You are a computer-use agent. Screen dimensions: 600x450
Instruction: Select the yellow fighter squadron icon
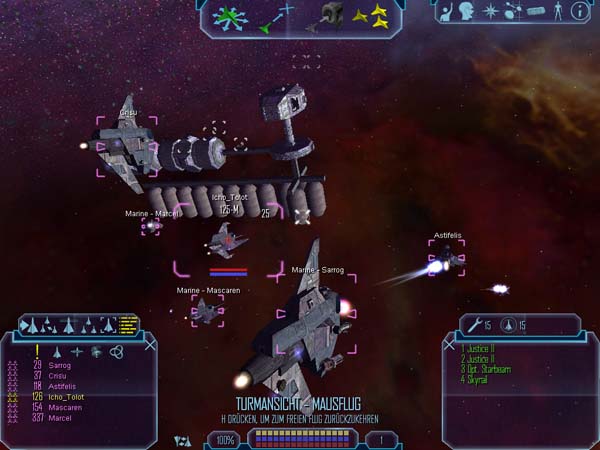pos(371,14)
